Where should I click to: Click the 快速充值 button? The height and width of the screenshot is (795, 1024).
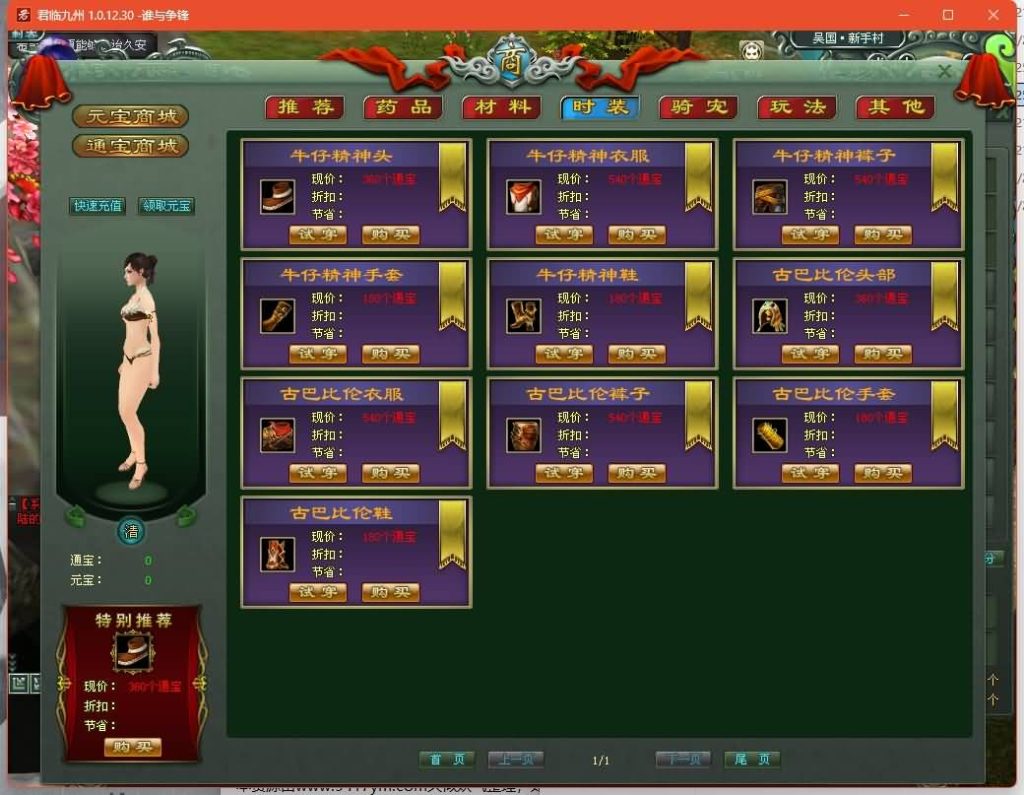click(x=97, y=206)
